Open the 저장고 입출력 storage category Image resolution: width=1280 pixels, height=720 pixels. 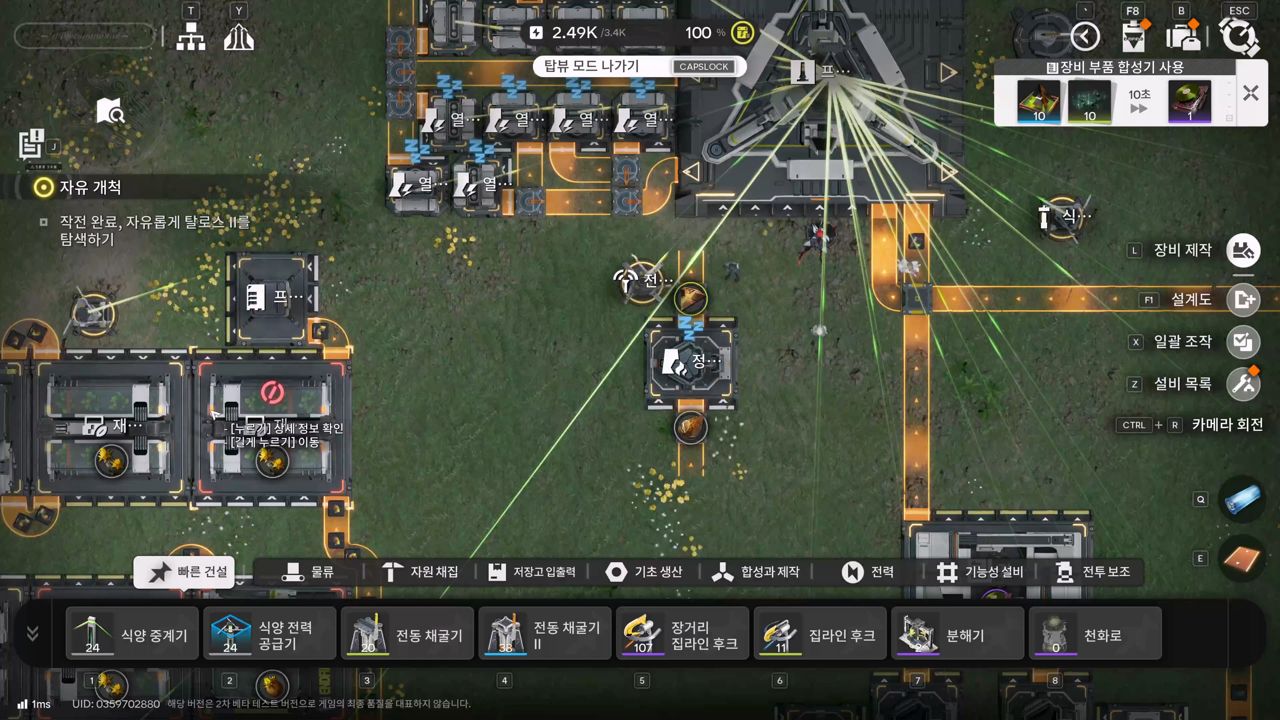click(x=532, y=572)
